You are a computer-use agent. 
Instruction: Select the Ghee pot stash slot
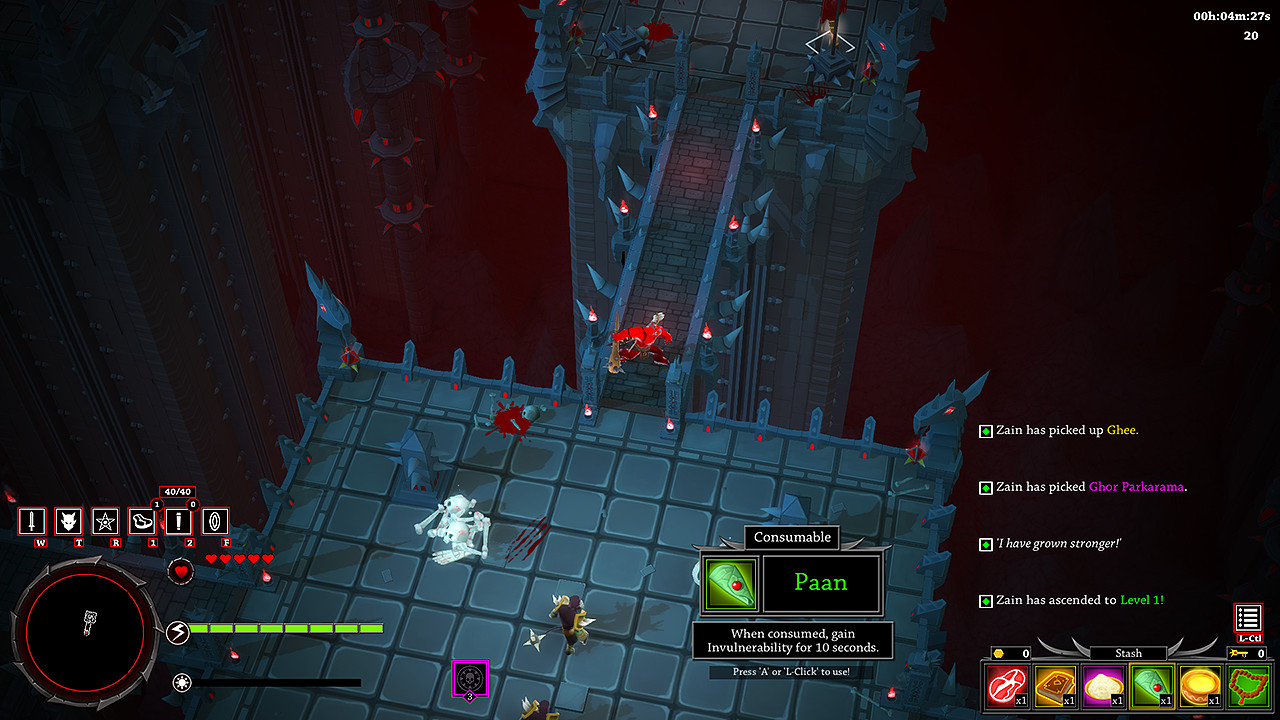point(1198,686)
